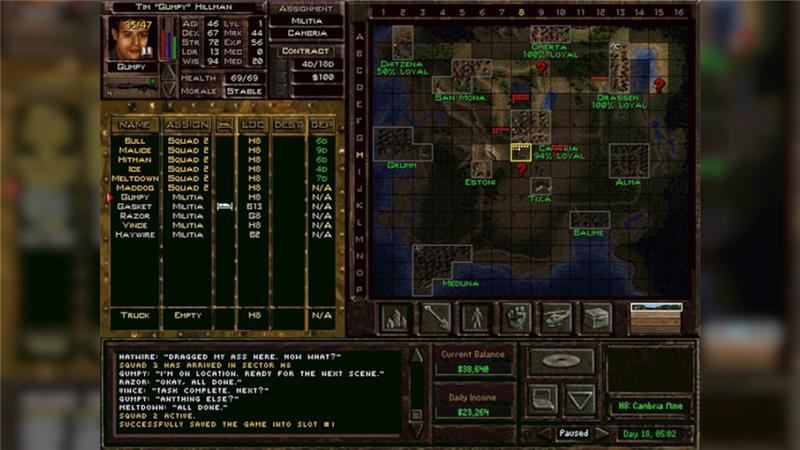Click the Cambria town sector on map
Viewport: 800px width, 450px height.
click(521, 152)
